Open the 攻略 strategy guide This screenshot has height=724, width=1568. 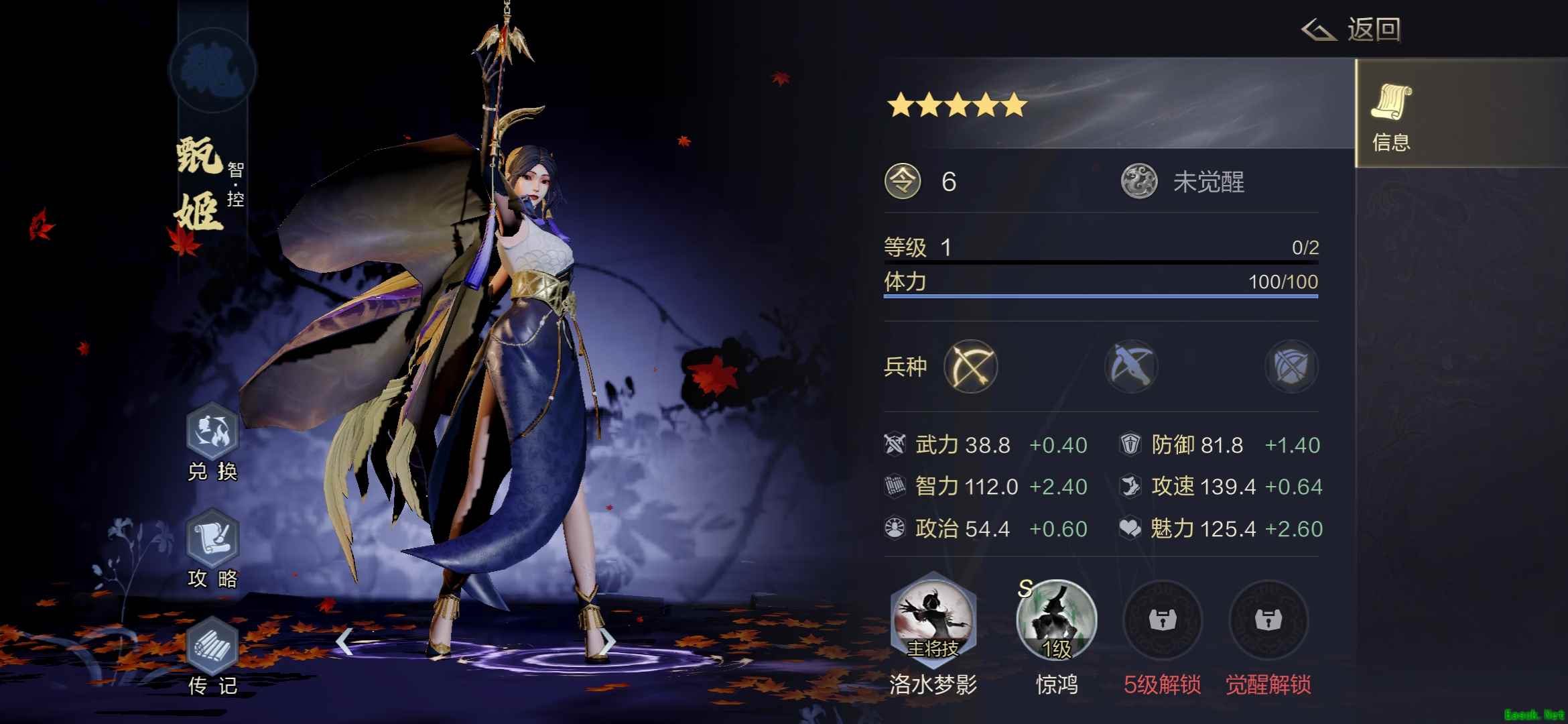(212, 540)
